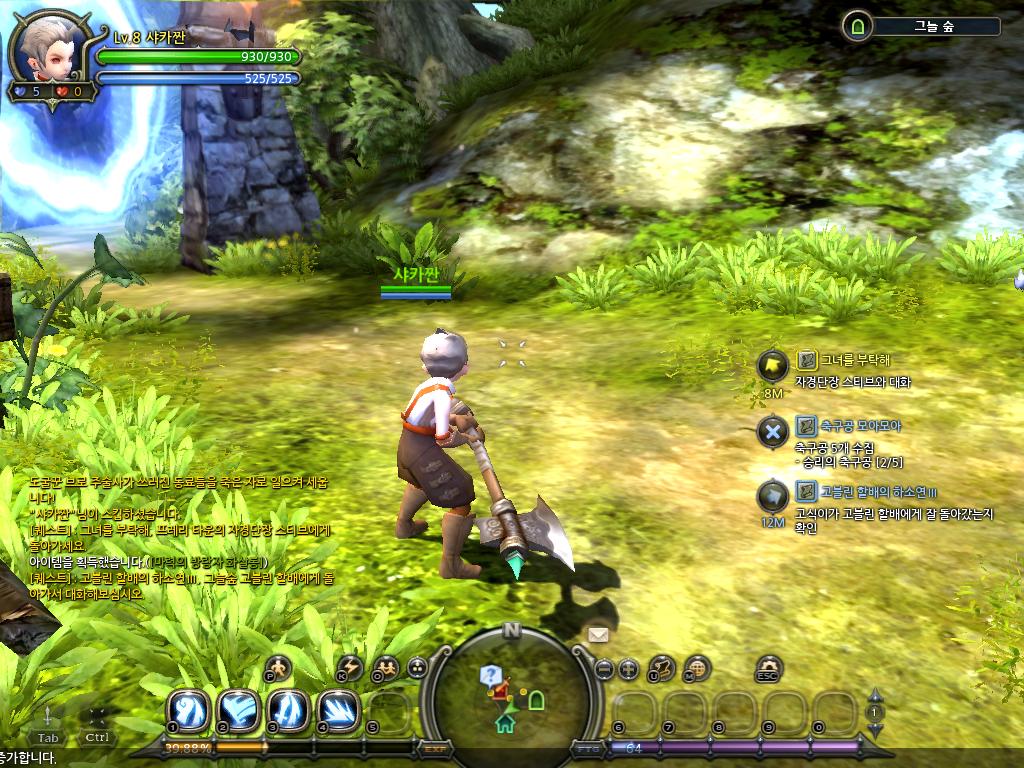Click the minimap zoom-out minus button
This screenshot has width=1024, height=768.
(x=604, y=669)
